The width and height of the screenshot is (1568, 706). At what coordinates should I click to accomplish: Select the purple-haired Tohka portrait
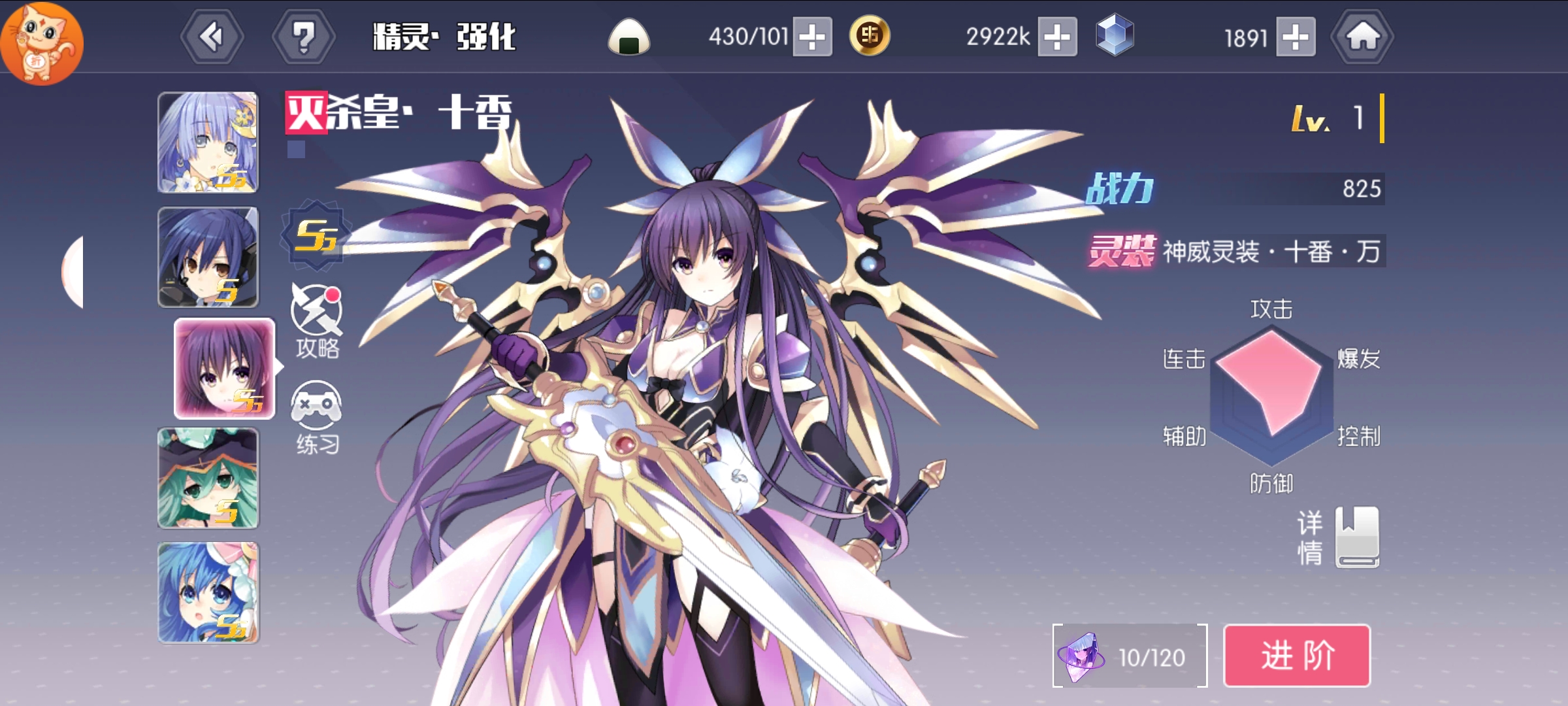point(224,369)
